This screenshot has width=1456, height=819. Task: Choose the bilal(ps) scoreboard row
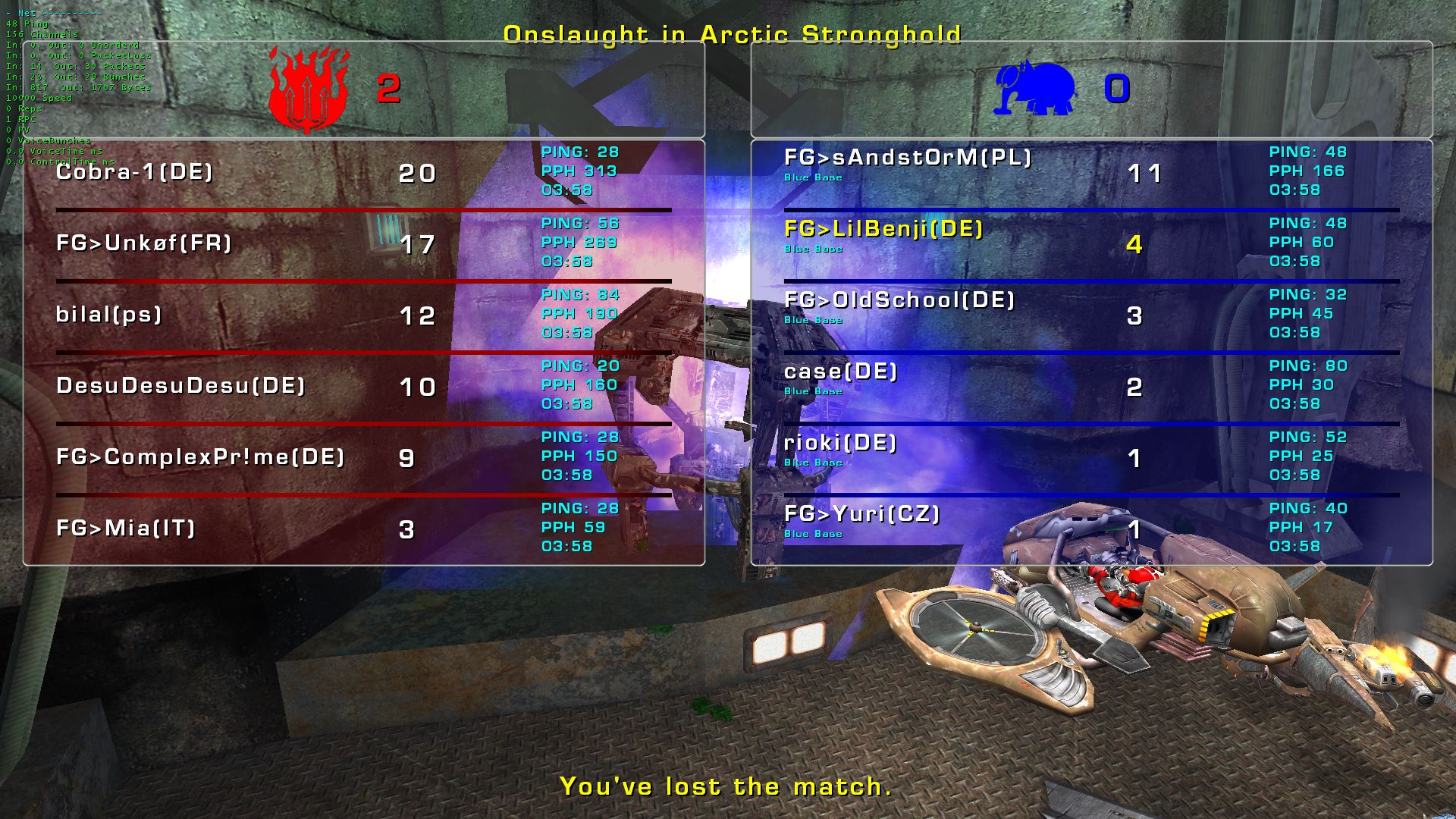pyautogui.click(x=109, y=315)
